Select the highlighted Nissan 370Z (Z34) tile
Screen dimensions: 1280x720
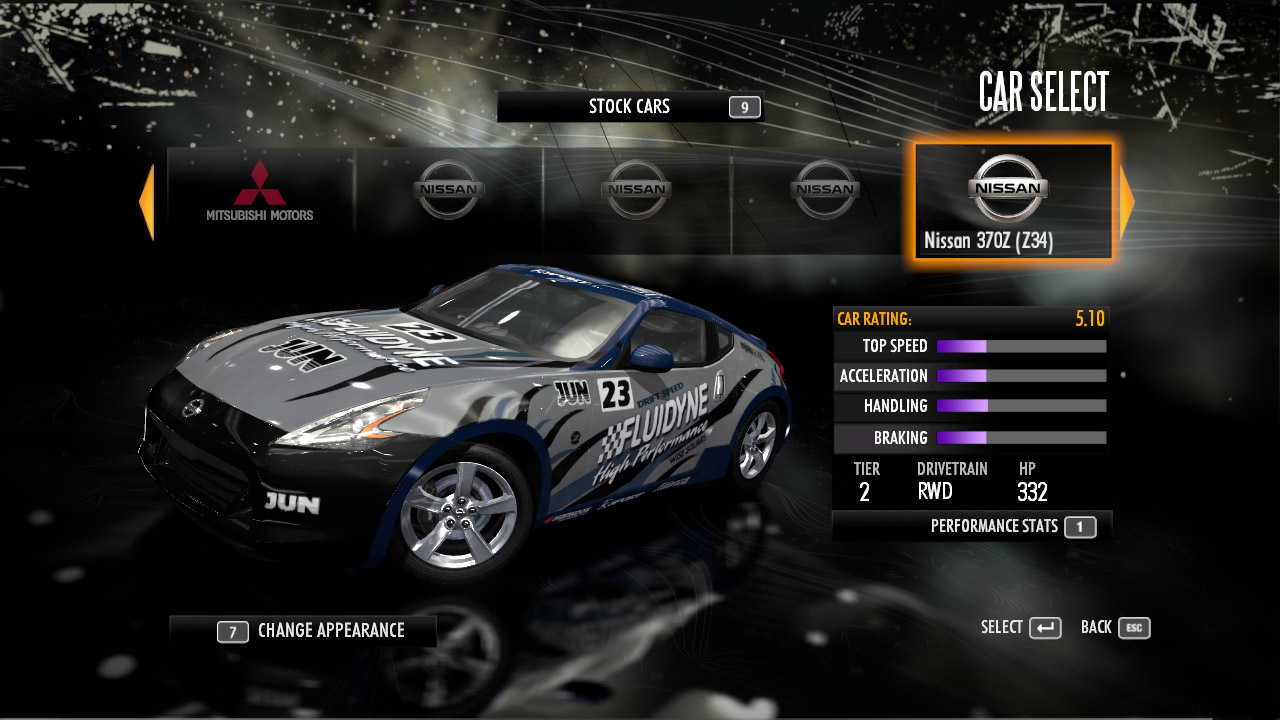(1012, 202)
